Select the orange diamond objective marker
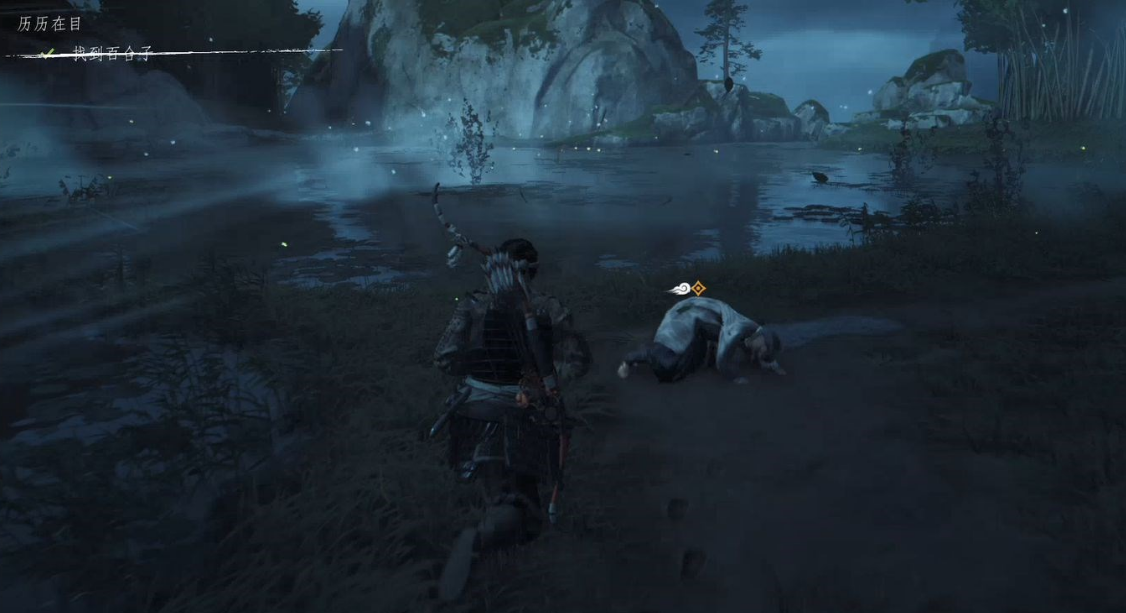 tap(698, 288)
